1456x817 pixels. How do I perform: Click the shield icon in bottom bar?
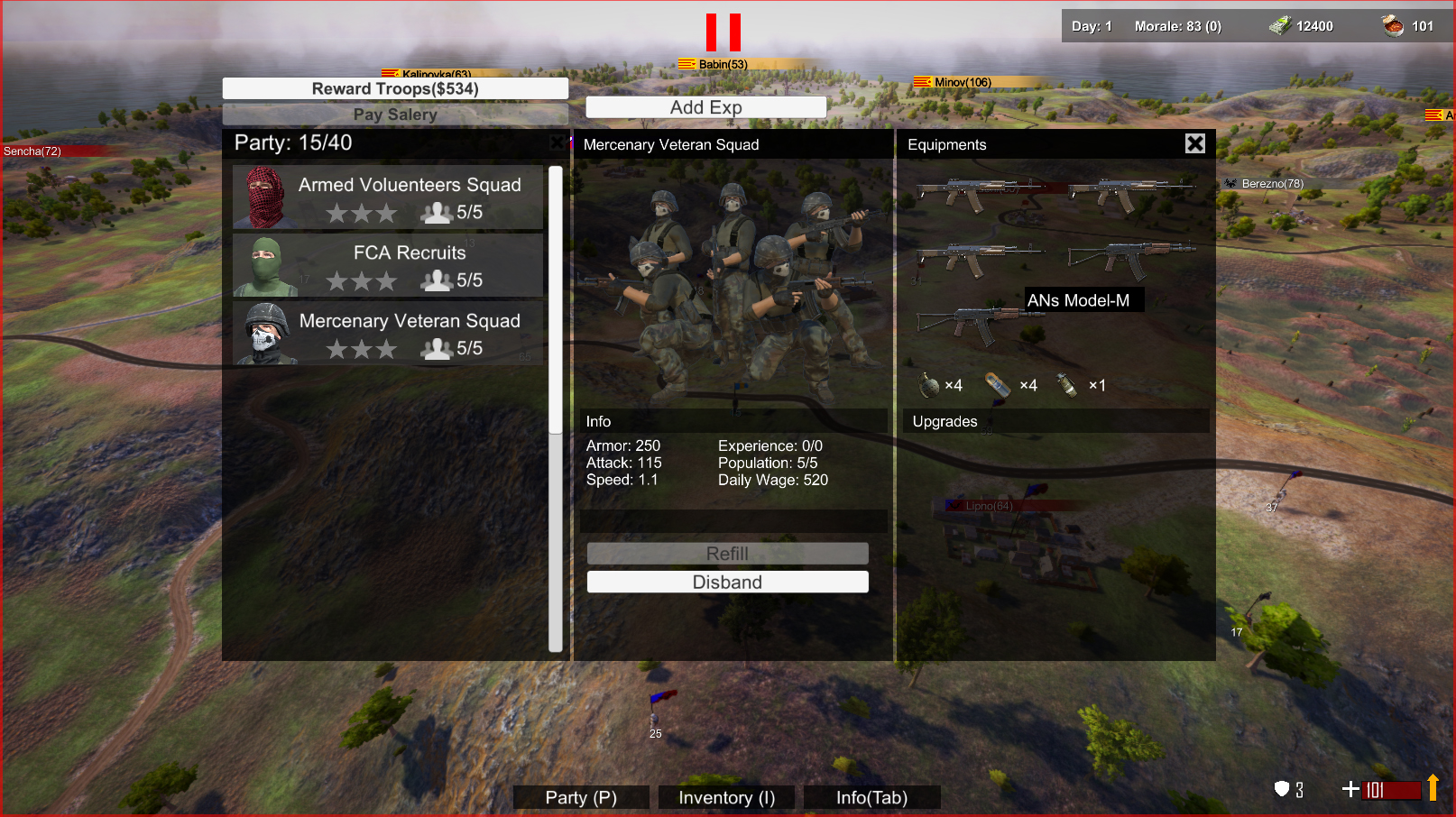1282,789
